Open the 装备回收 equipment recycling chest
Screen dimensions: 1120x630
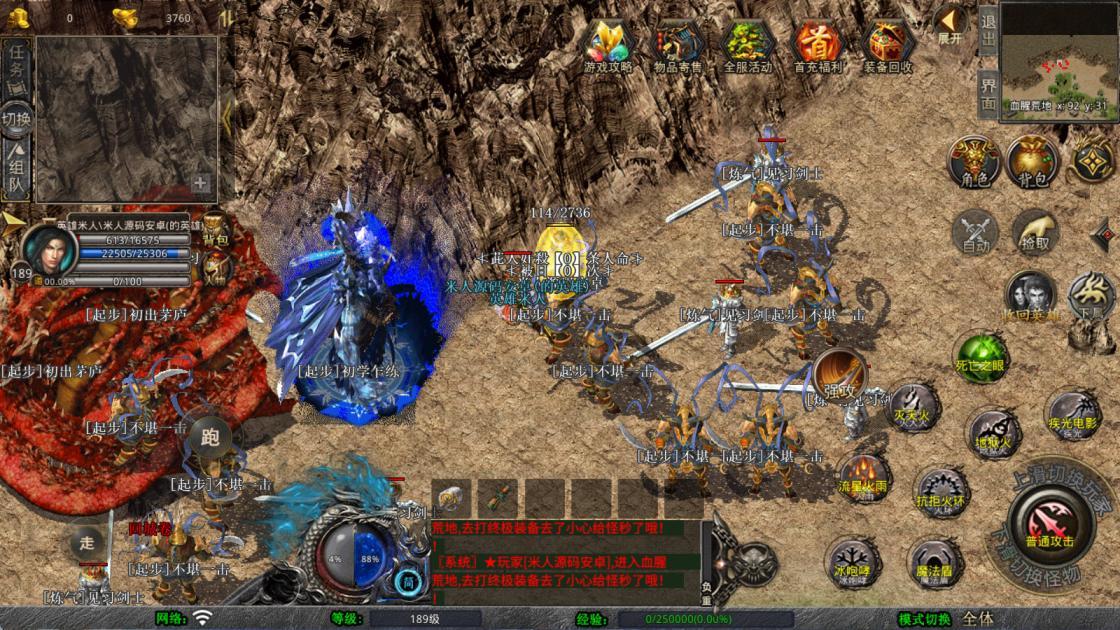pyautogui.click(x=887, y=44)
